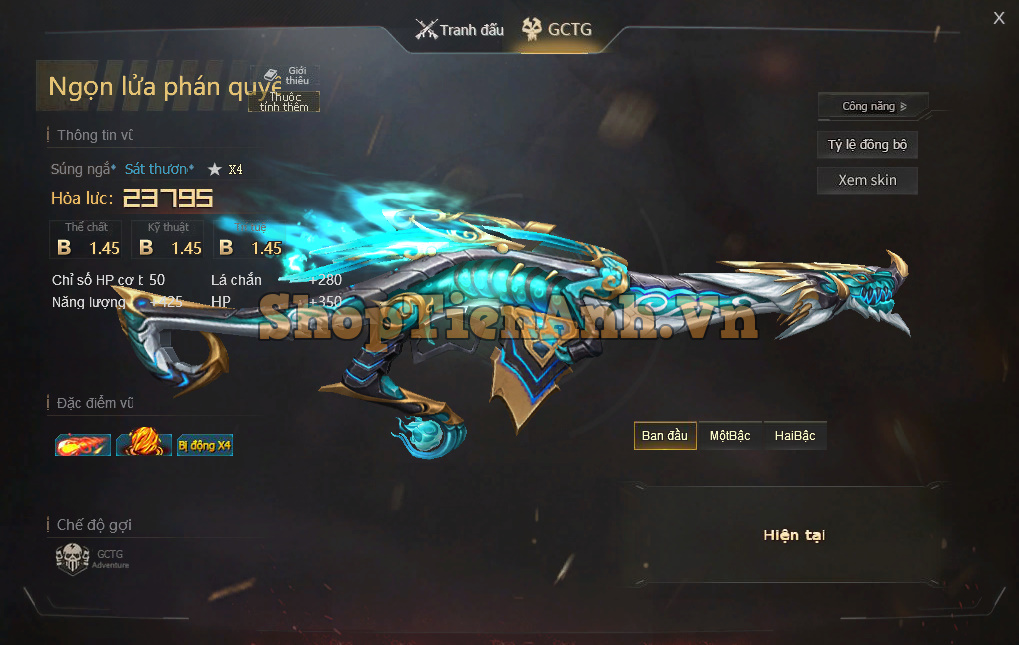Show Thuộc tính thêm extra attributes

[285, 102]
